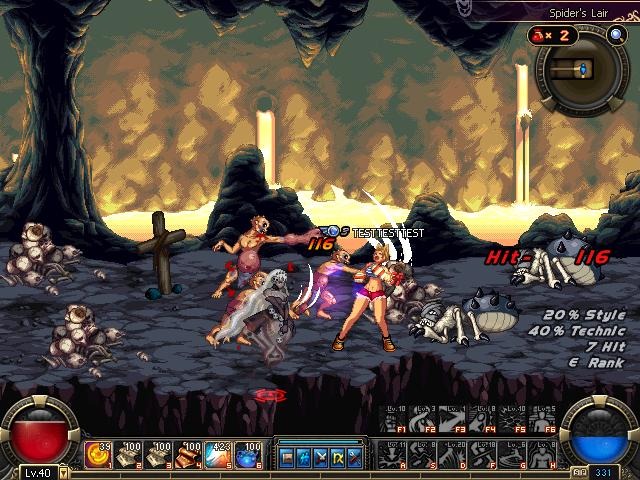Screen dimensions: 640x480
Task: Activate the F2 skill icon
Action: 426,420
